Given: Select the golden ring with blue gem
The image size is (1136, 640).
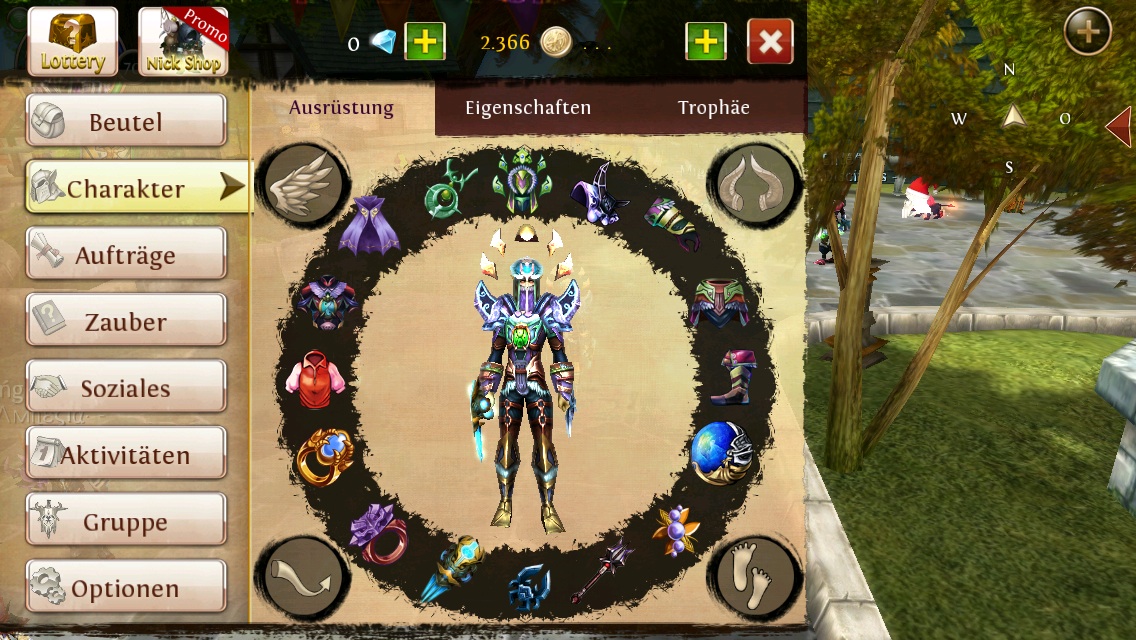Looking at the screenshot, I should pos(325,458).
